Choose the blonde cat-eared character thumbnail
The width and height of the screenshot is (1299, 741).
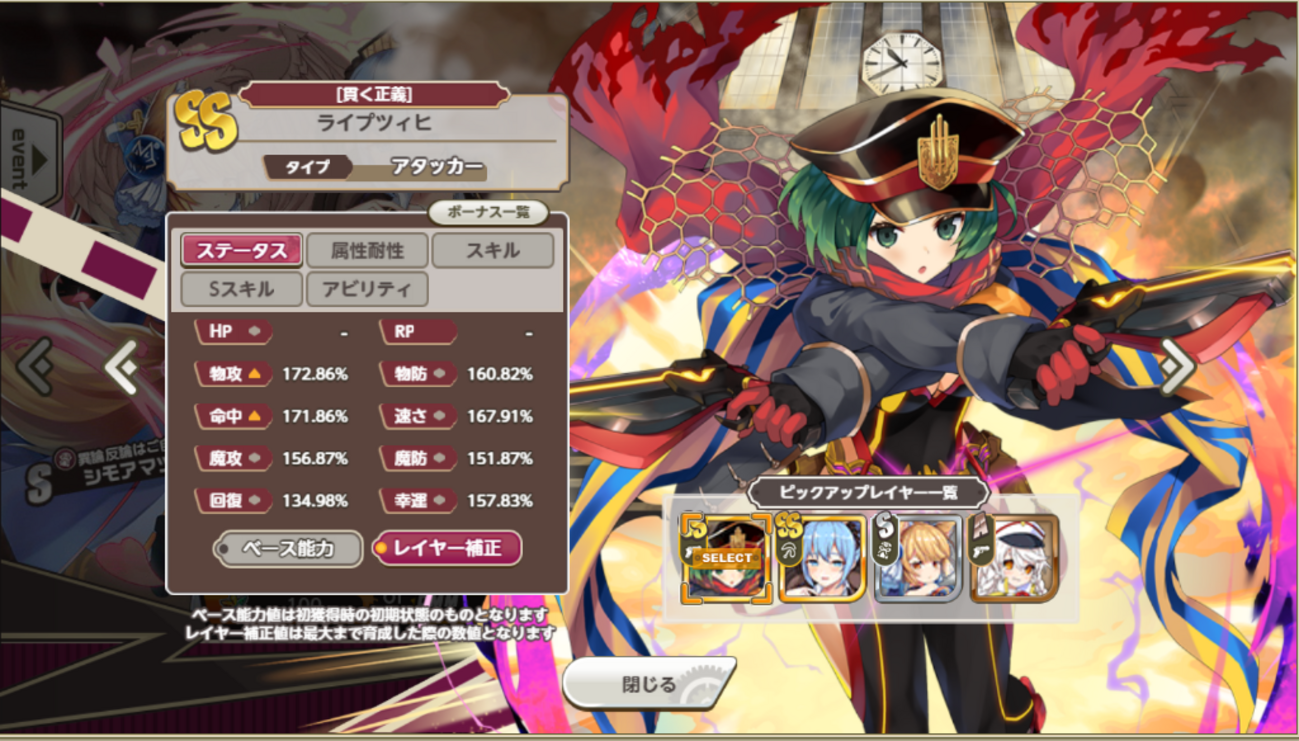(x=918, y=558)
